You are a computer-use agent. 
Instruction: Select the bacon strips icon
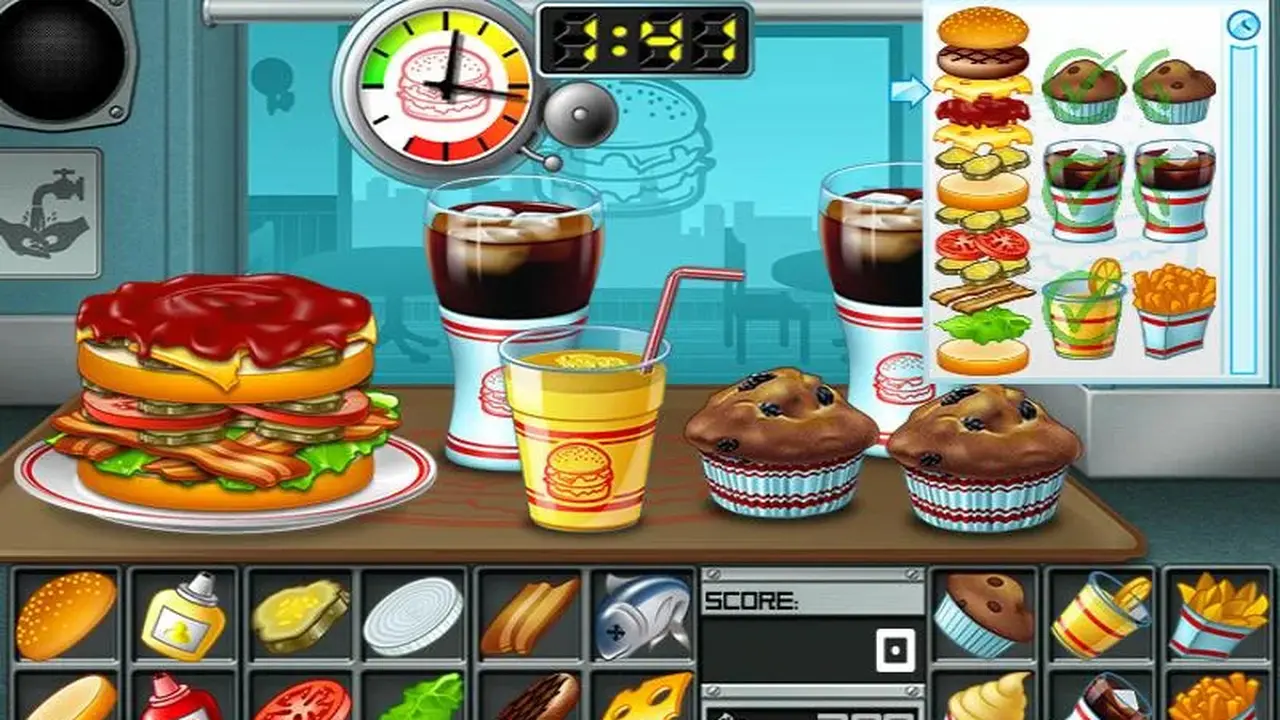530,612
